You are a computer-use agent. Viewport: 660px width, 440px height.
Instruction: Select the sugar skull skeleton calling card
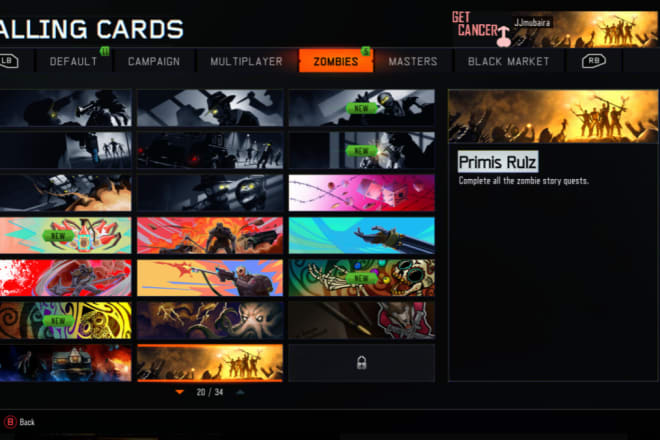pyautogui.click(x=361, y=278)
